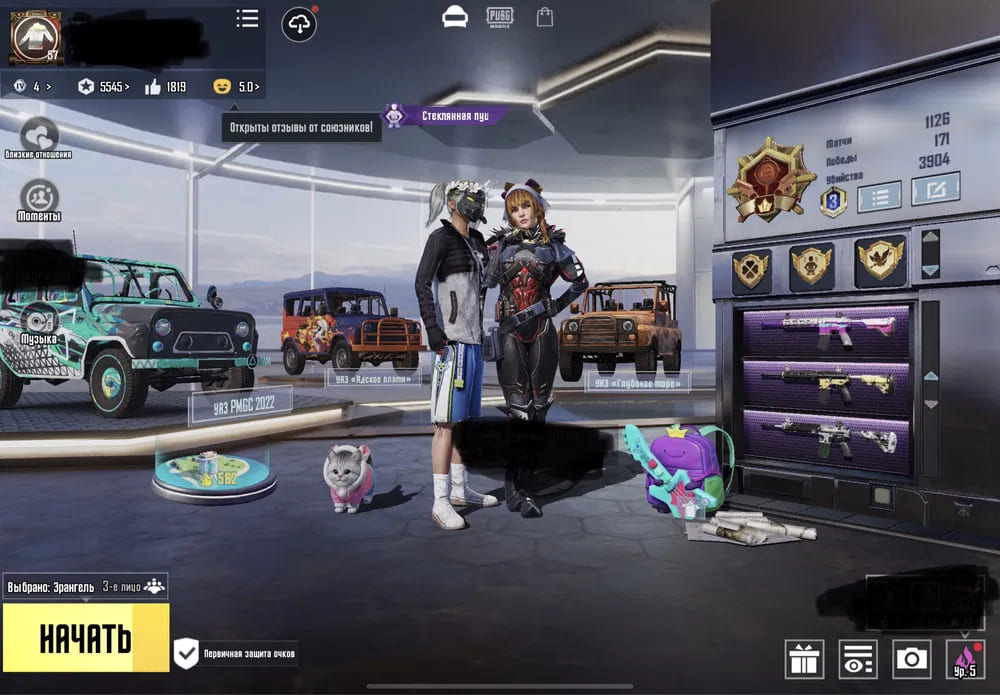Open the PUBG Mobile logo tab
1000x695 pixels.
(500, 16)
